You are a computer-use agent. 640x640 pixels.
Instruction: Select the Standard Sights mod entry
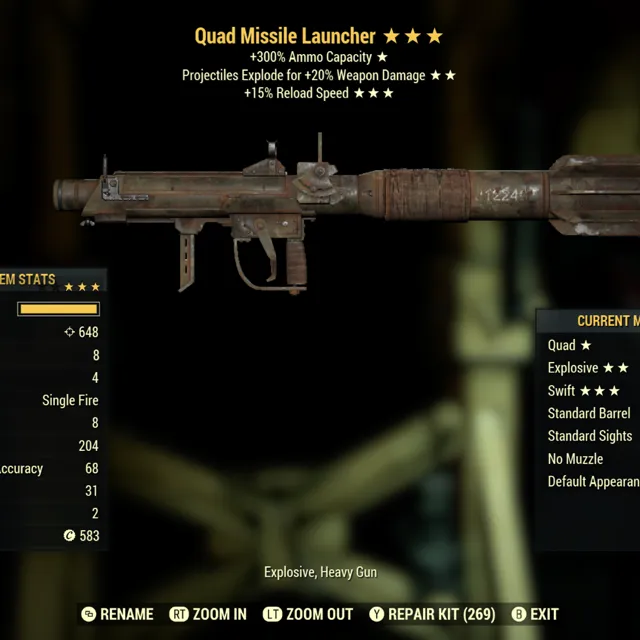coord(589,436)
